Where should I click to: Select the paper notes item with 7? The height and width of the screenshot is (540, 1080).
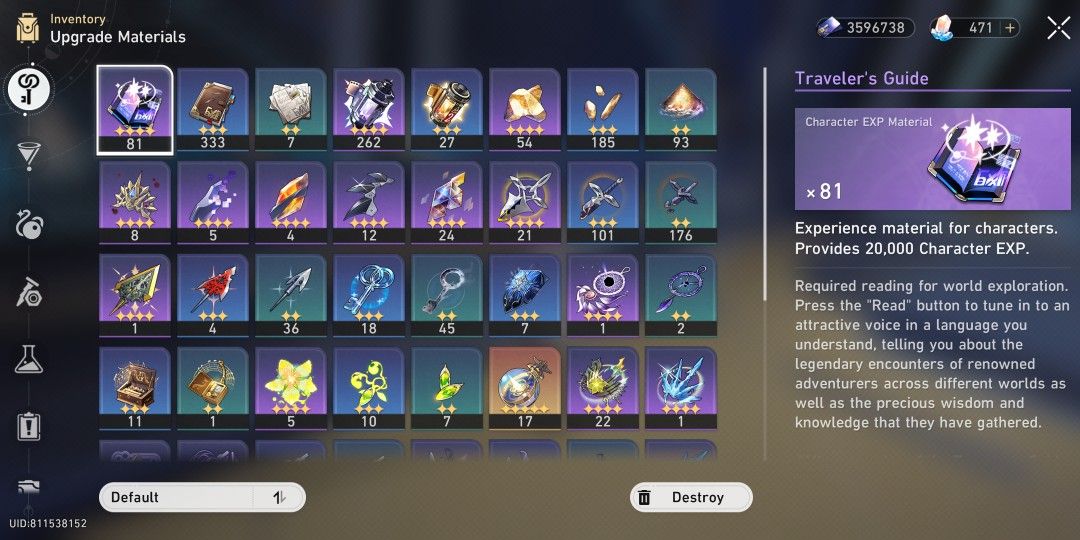(x=290, y=108)
